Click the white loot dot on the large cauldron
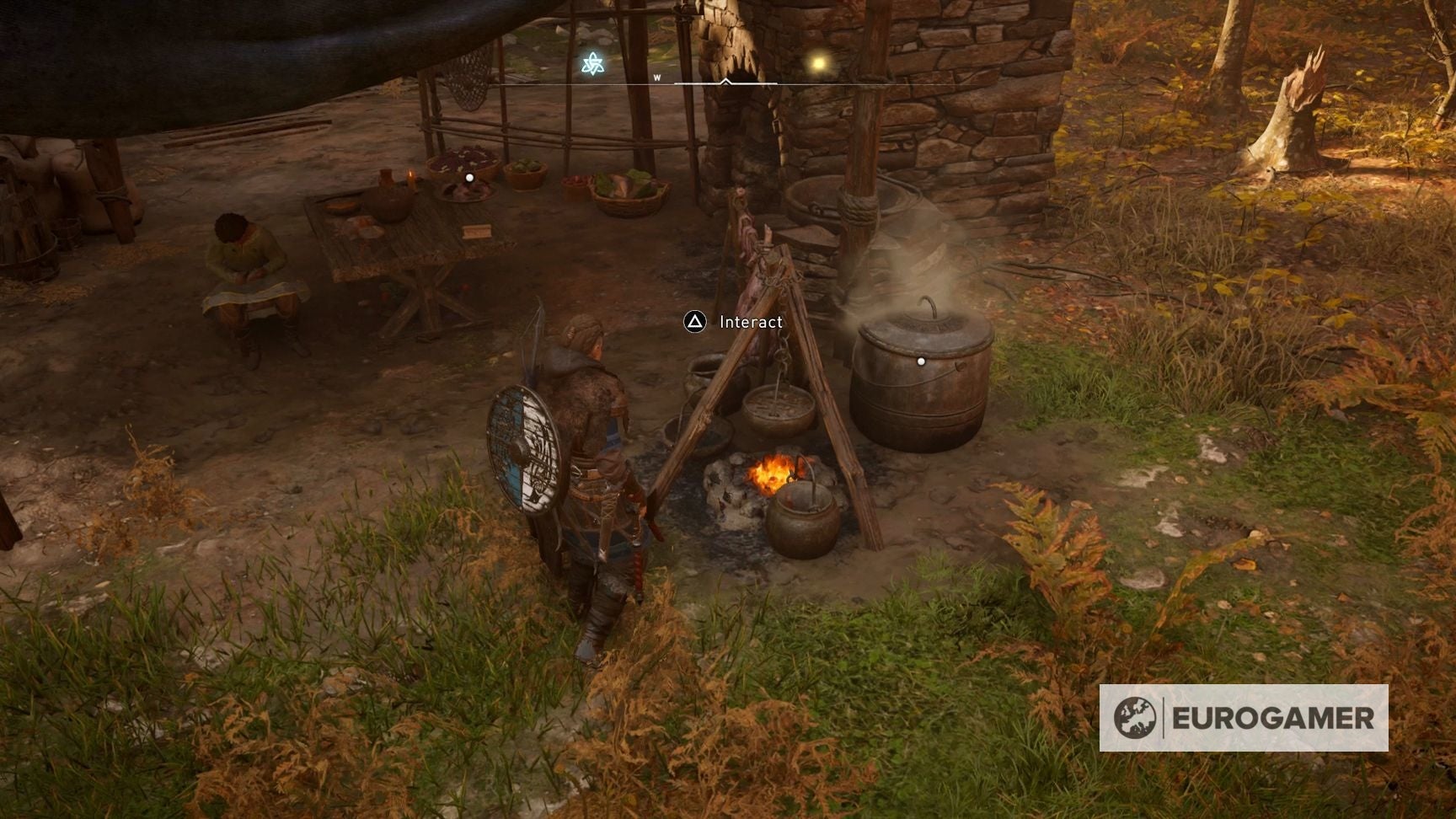The image size is (1456, 819). tap(921, 360)
